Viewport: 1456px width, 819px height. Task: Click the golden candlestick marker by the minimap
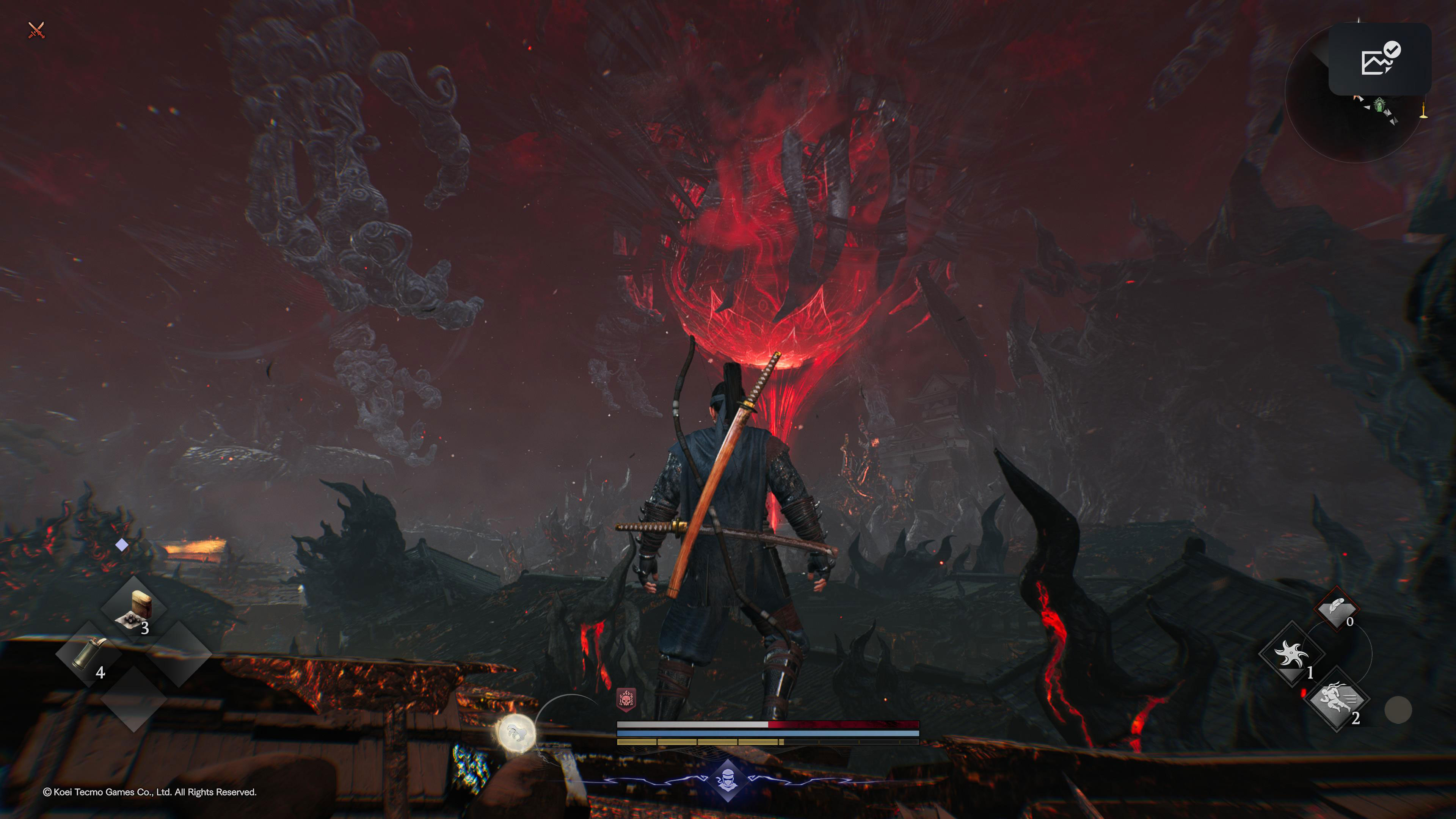tap(1423, 110)
